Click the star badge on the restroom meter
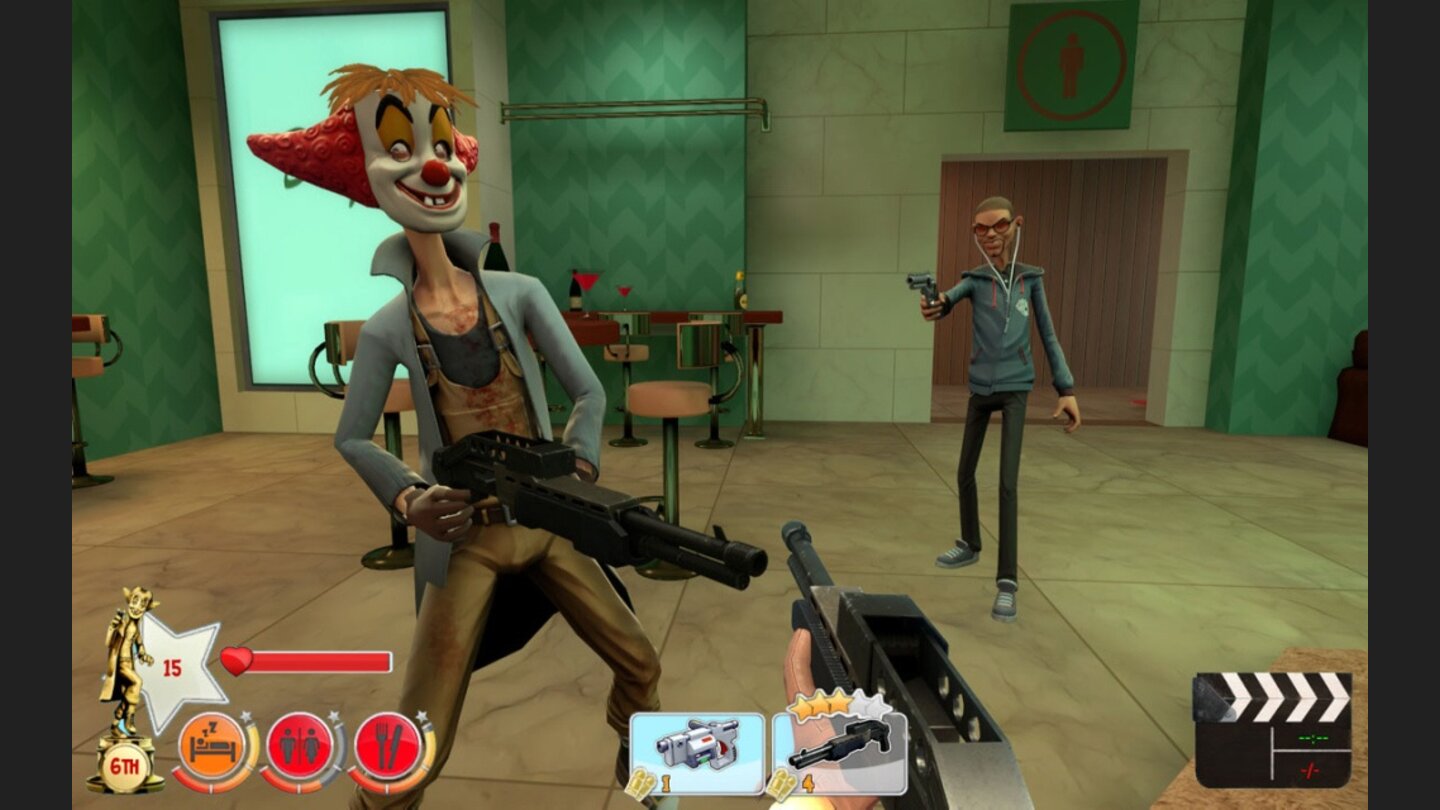 point(333,715)
